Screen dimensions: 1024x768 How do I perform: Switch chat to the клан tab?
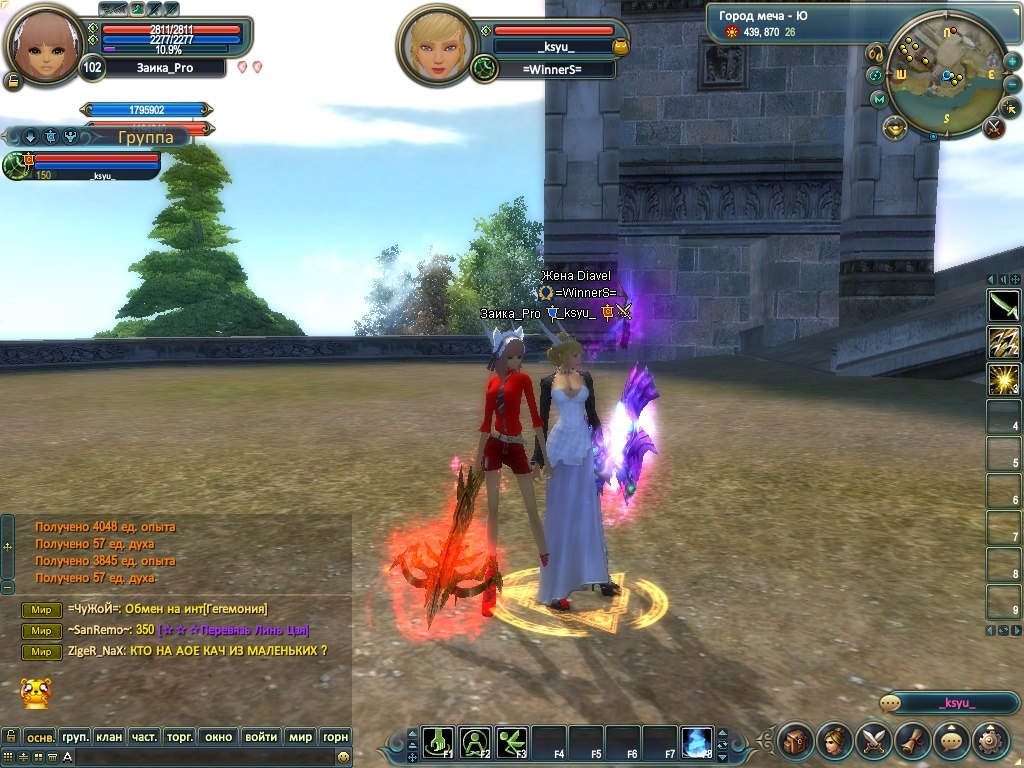109,737
